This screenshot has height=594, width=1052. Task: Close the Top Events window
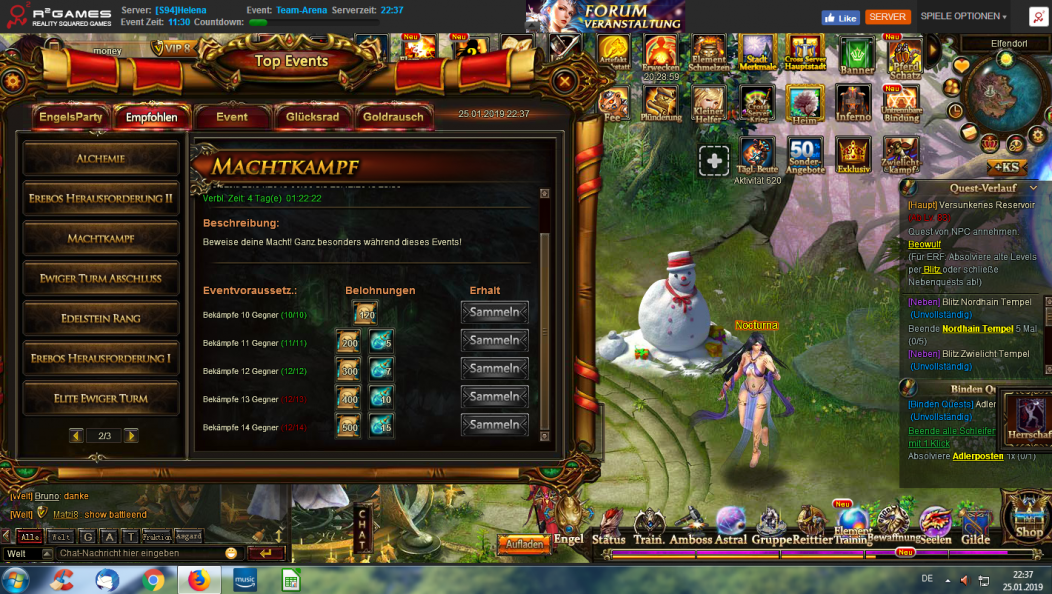coord(564,82)
